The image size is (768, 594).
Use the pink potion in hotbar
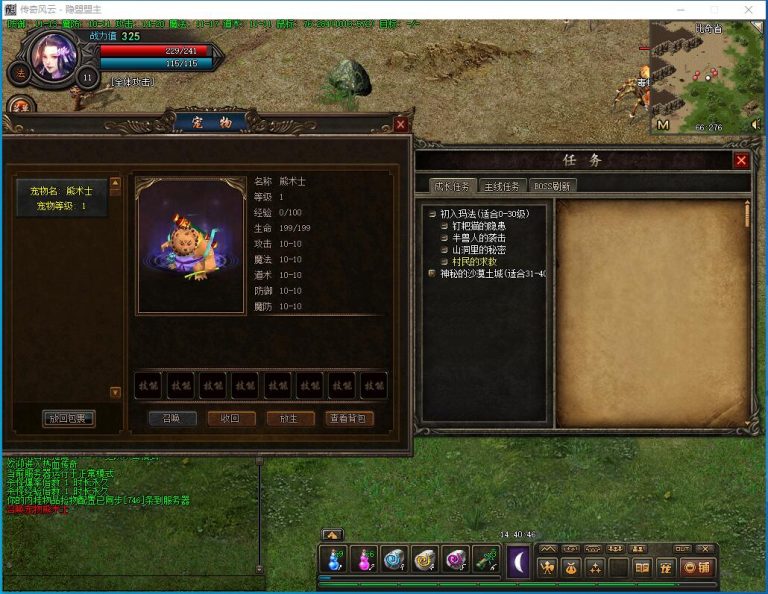(363, 560)
